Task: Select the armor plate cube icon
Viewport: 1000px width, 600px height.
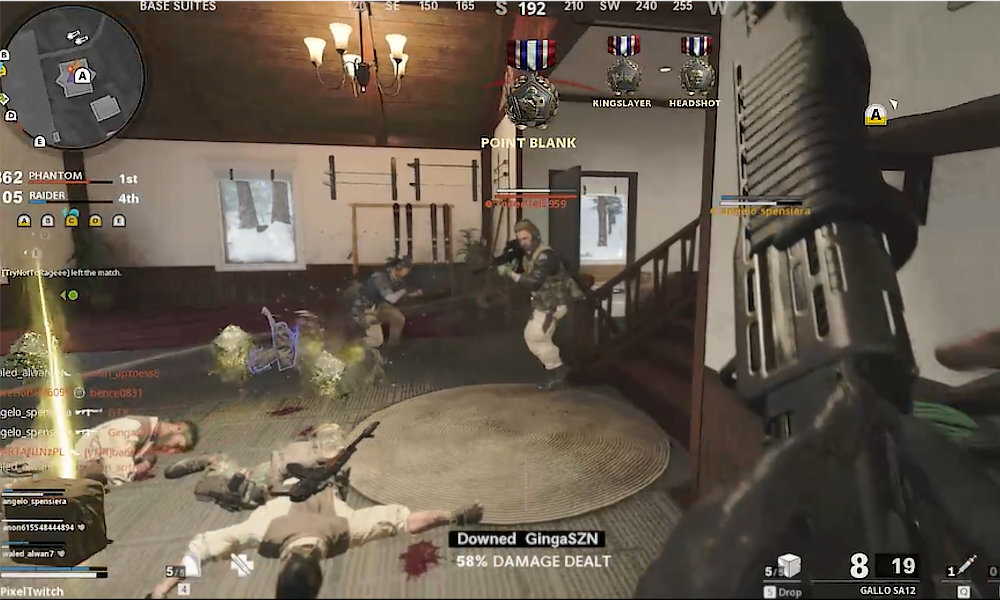Action: [789, 566]
